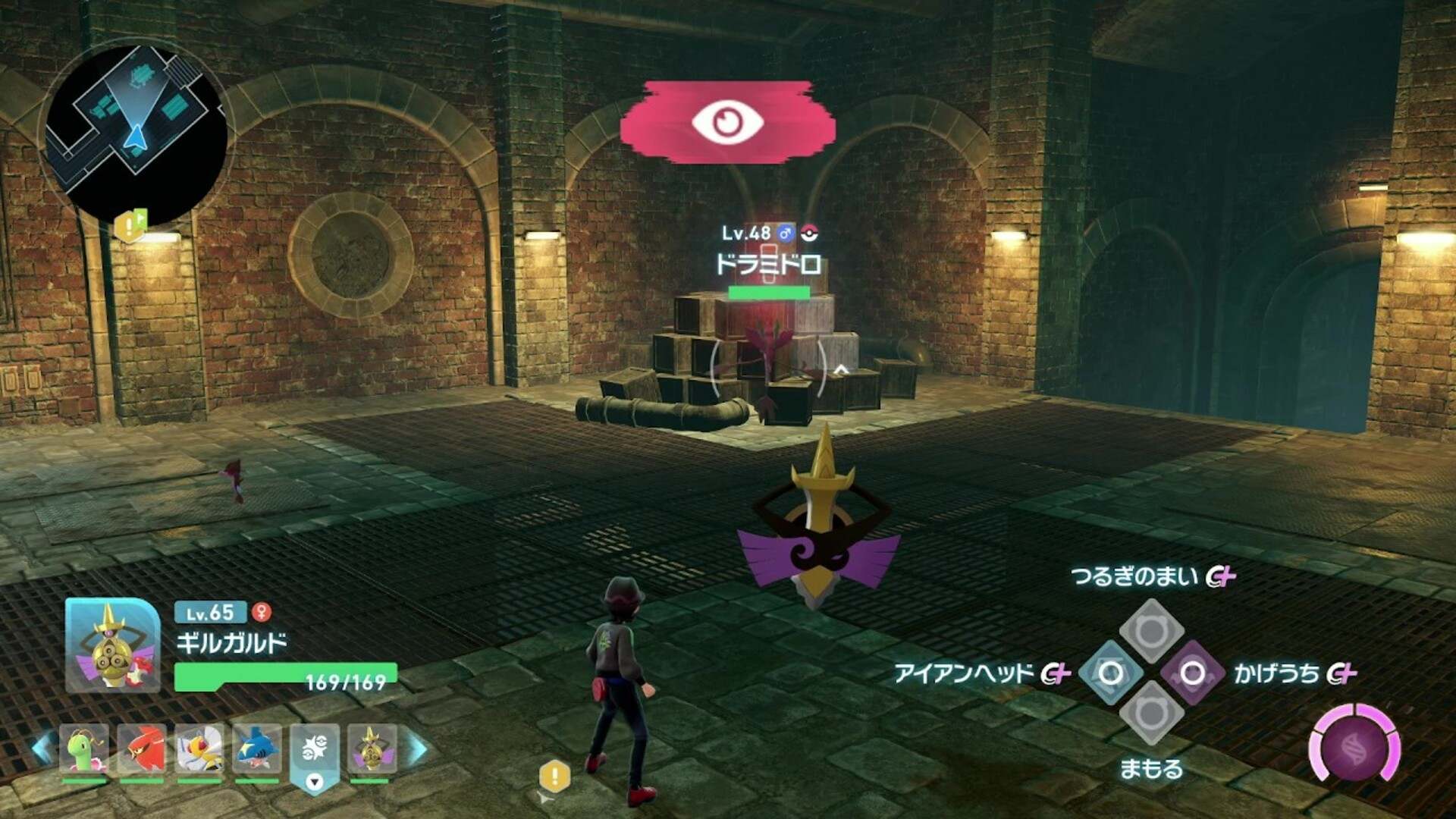Select the yellow exclamation quest marker below the minimap
The width and height of the screenshot is (1456, 819).
[x=130, y=225]
